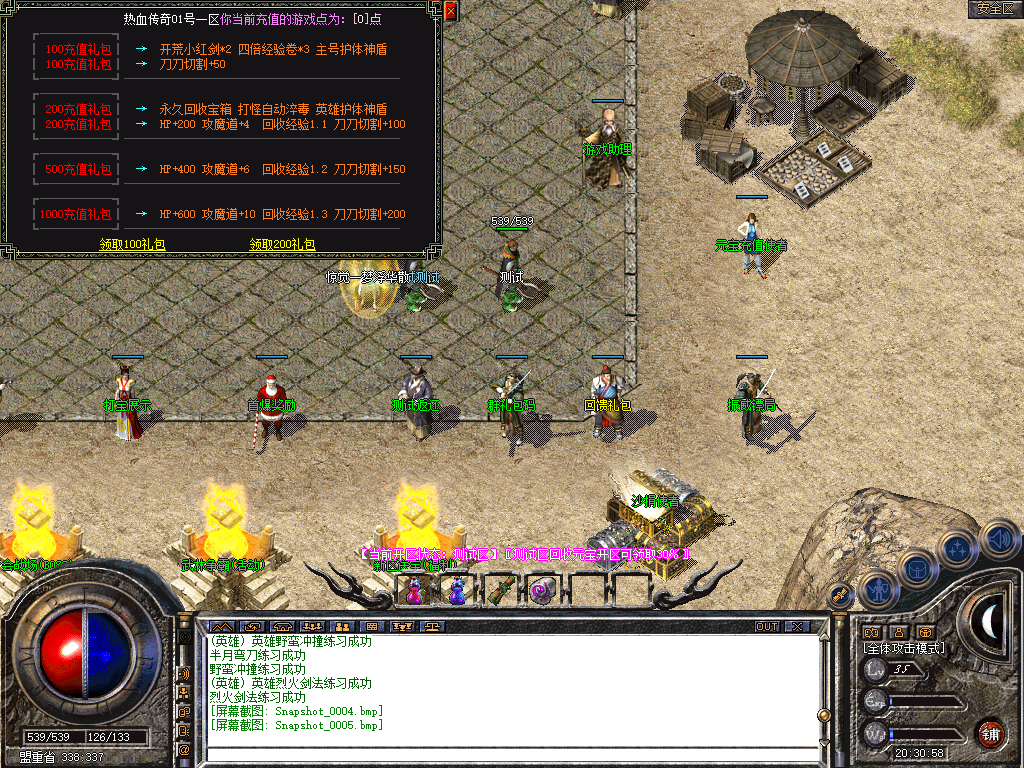Use the blue potion in the belt
The height and width of the screenshot is (768, 1024).
(x=457, y=591)
